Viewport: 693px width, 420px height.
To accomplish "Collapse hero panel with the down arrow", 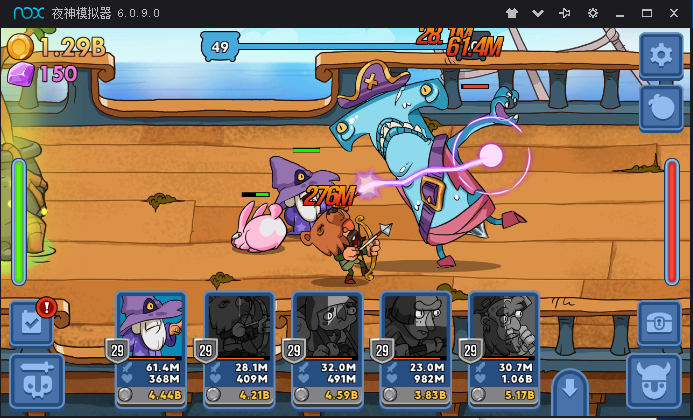I will (x=570, y=387).
